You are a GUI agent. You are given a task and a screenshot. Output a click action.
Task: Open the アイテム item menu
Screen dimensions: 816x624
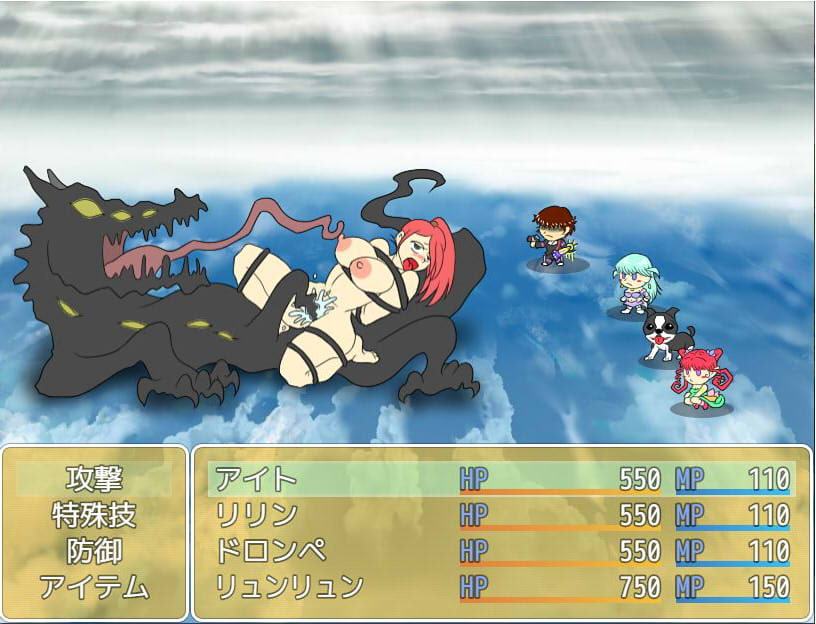94,587
